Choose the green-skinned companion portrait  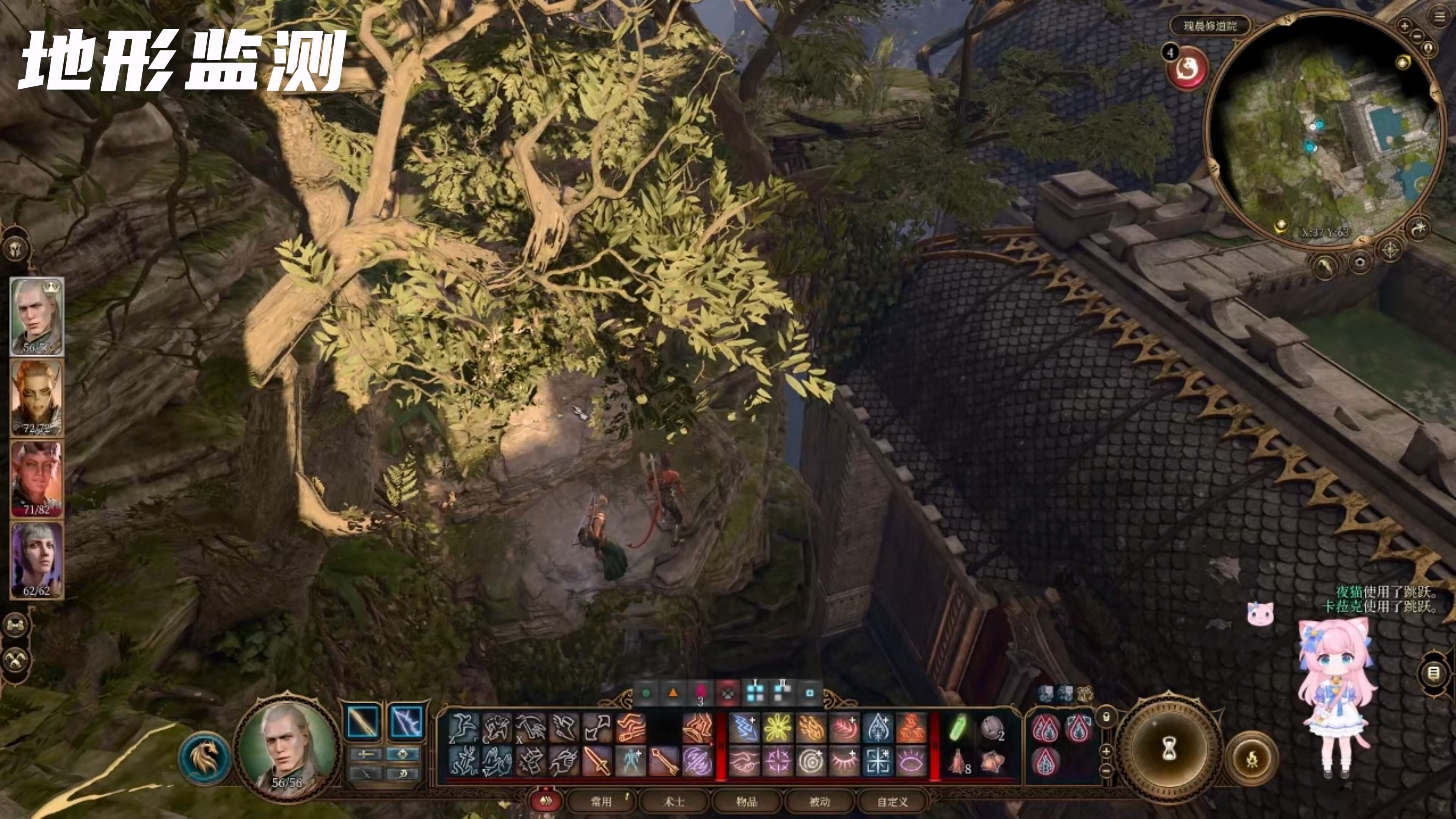click(x=37, y=397)
